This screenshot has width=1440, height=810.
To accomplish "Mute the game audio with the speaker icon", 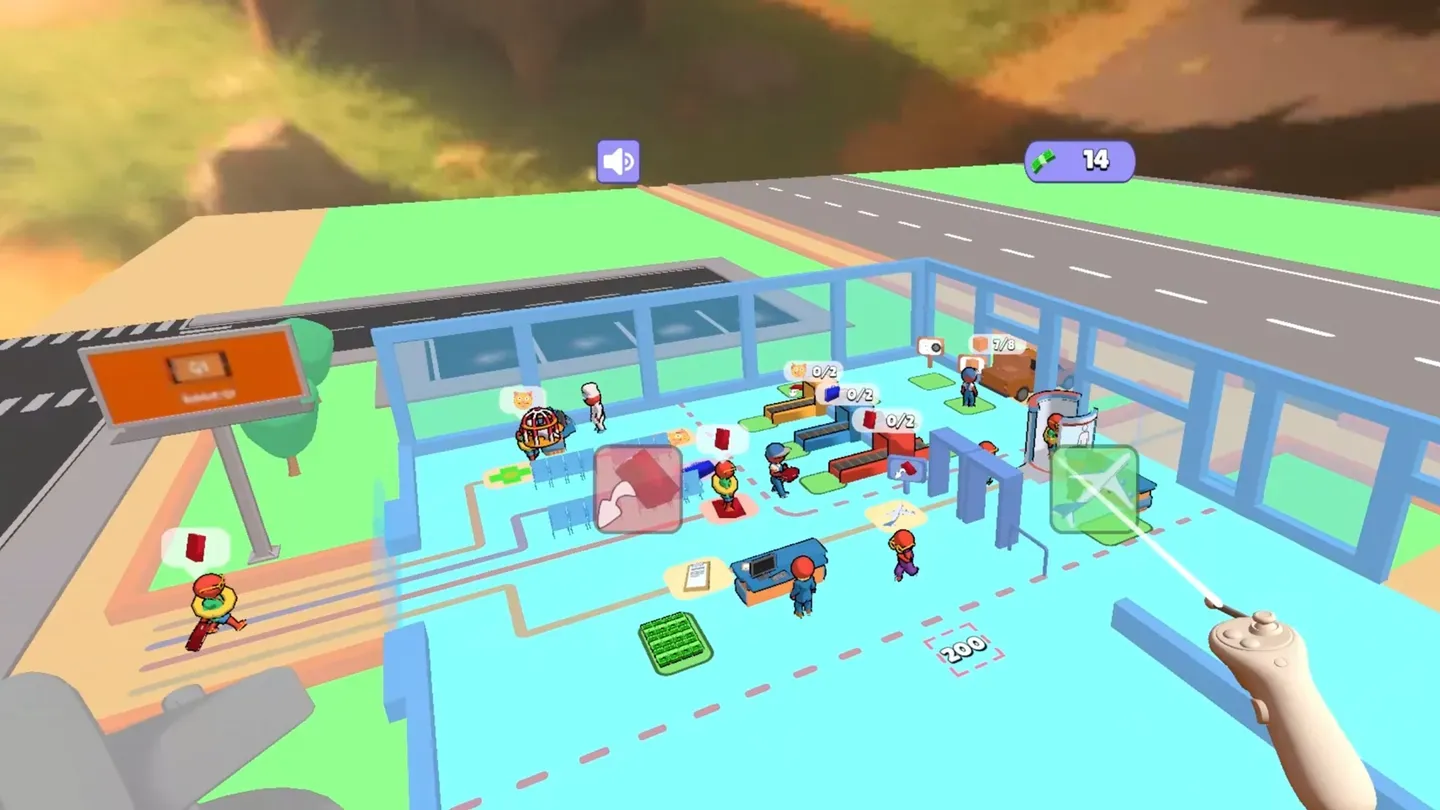I will coord(619,159).
